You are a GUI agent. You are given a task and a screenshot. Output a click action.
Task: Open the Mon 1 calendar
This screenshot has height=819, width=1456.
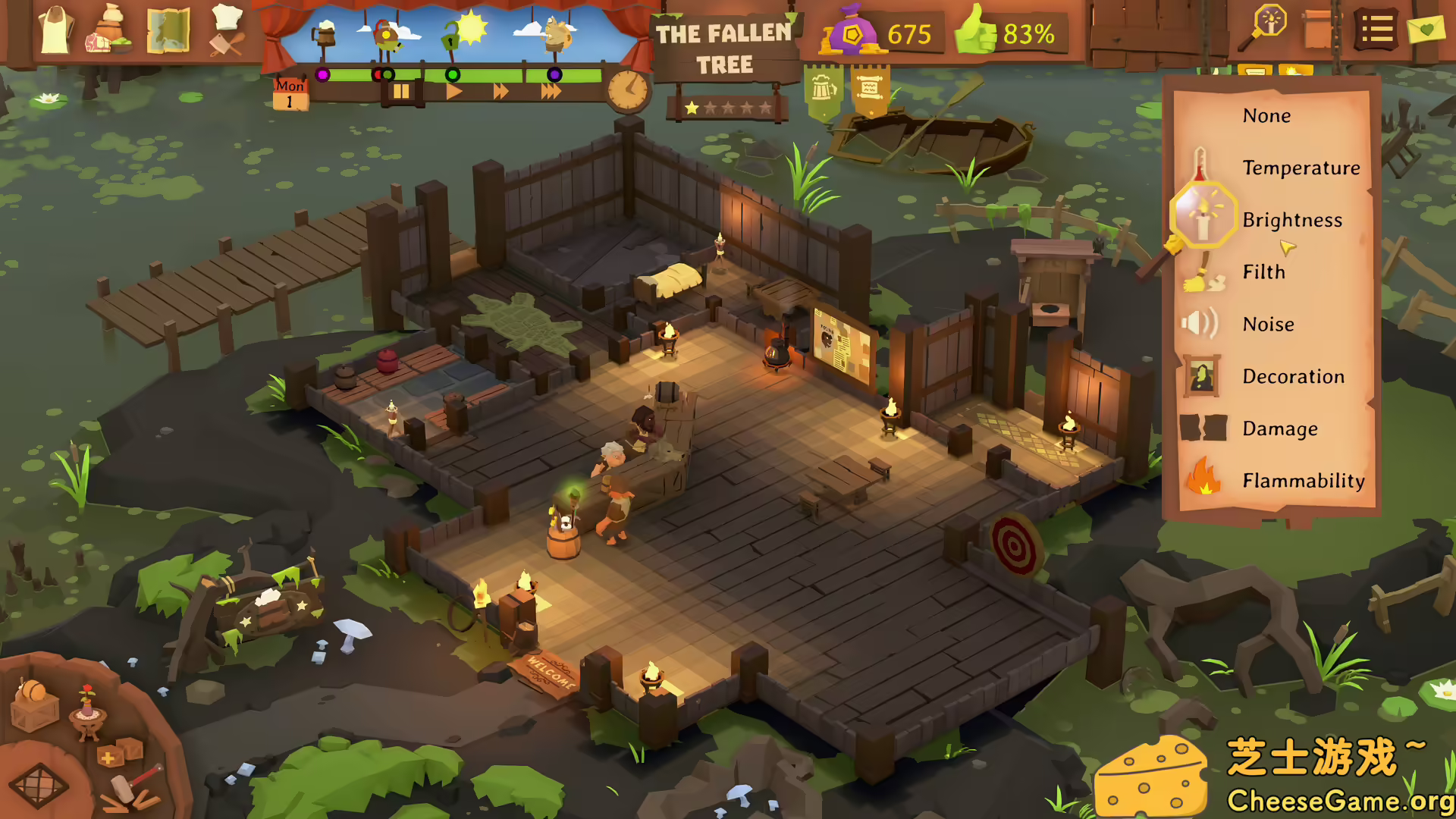pos(290,93)
